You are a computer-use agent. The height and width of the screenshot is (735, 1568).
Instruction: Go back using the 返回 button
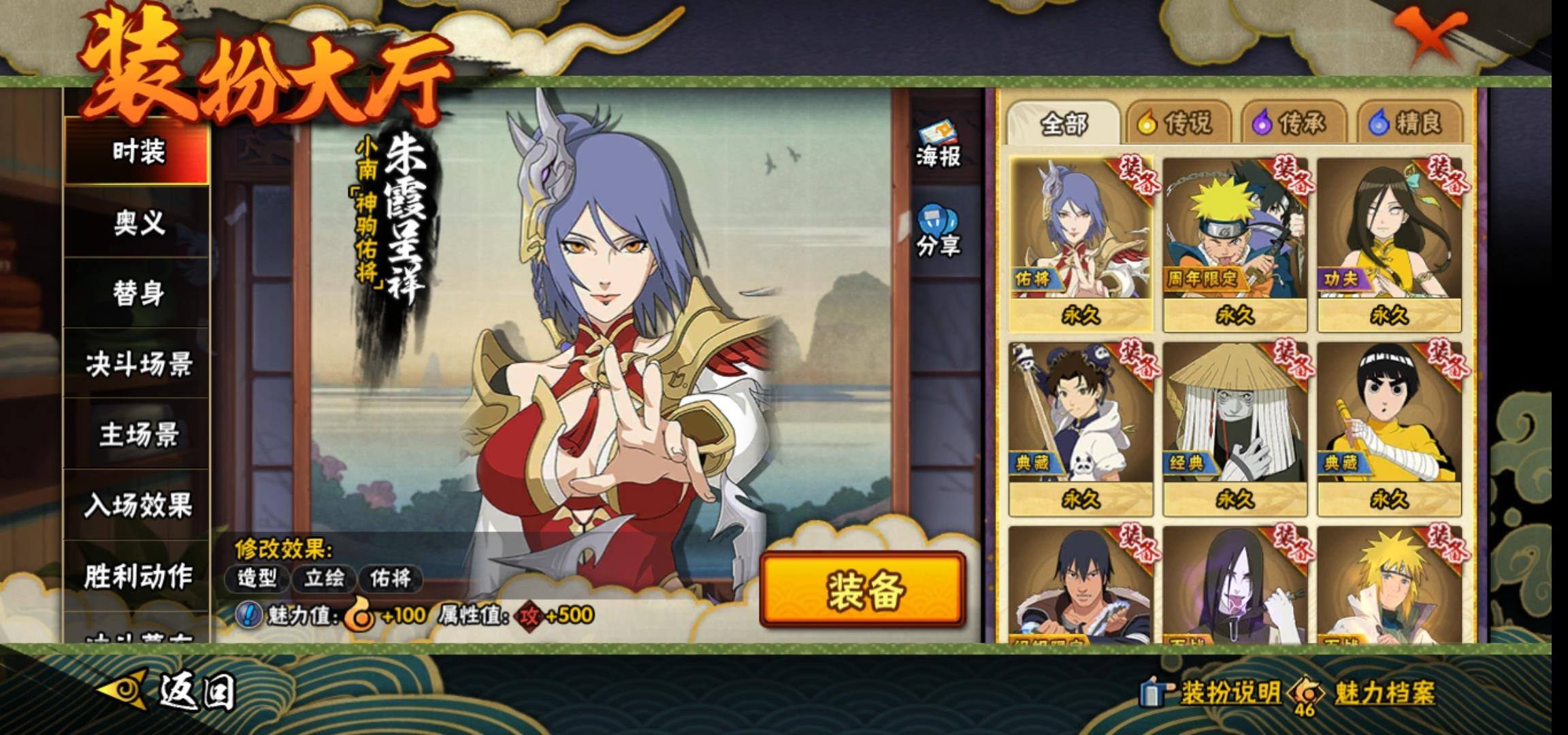tap(170, 692)
